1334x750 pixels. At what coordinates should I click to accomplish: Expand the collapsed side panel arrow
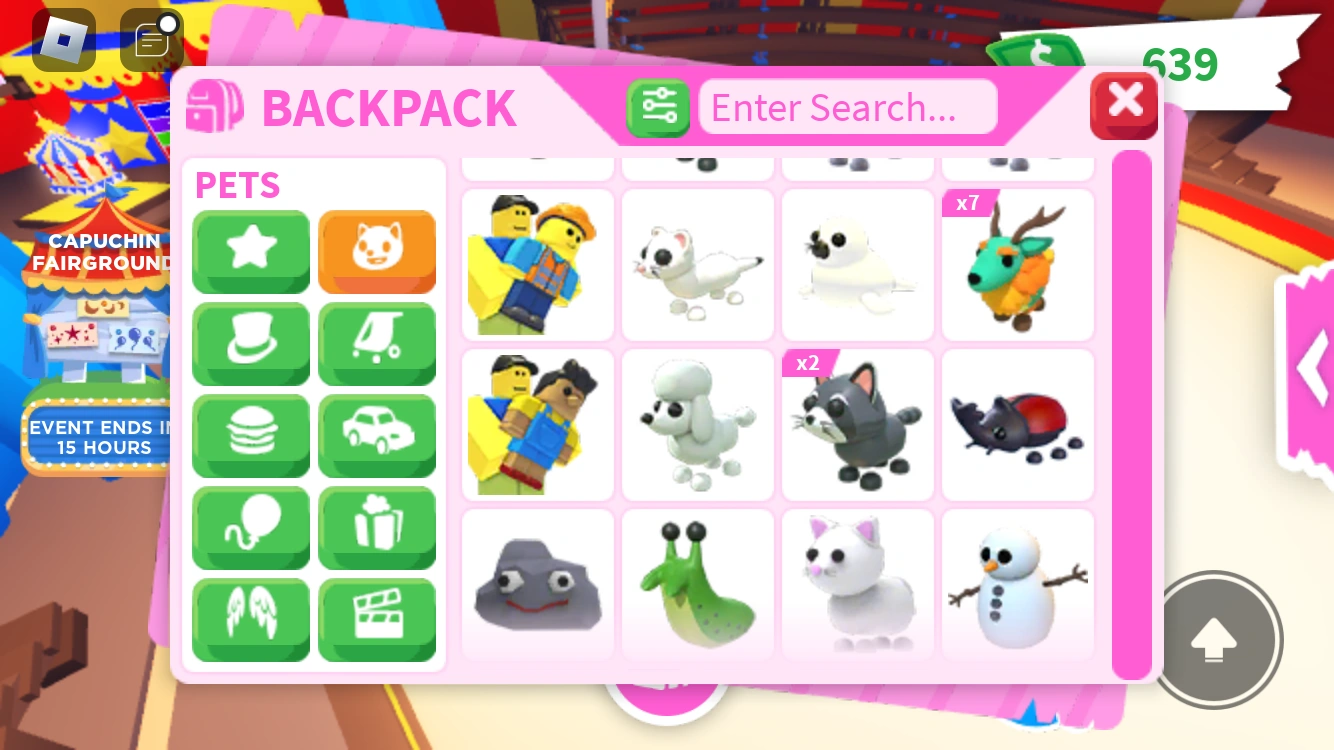[x=1313, y=370]
